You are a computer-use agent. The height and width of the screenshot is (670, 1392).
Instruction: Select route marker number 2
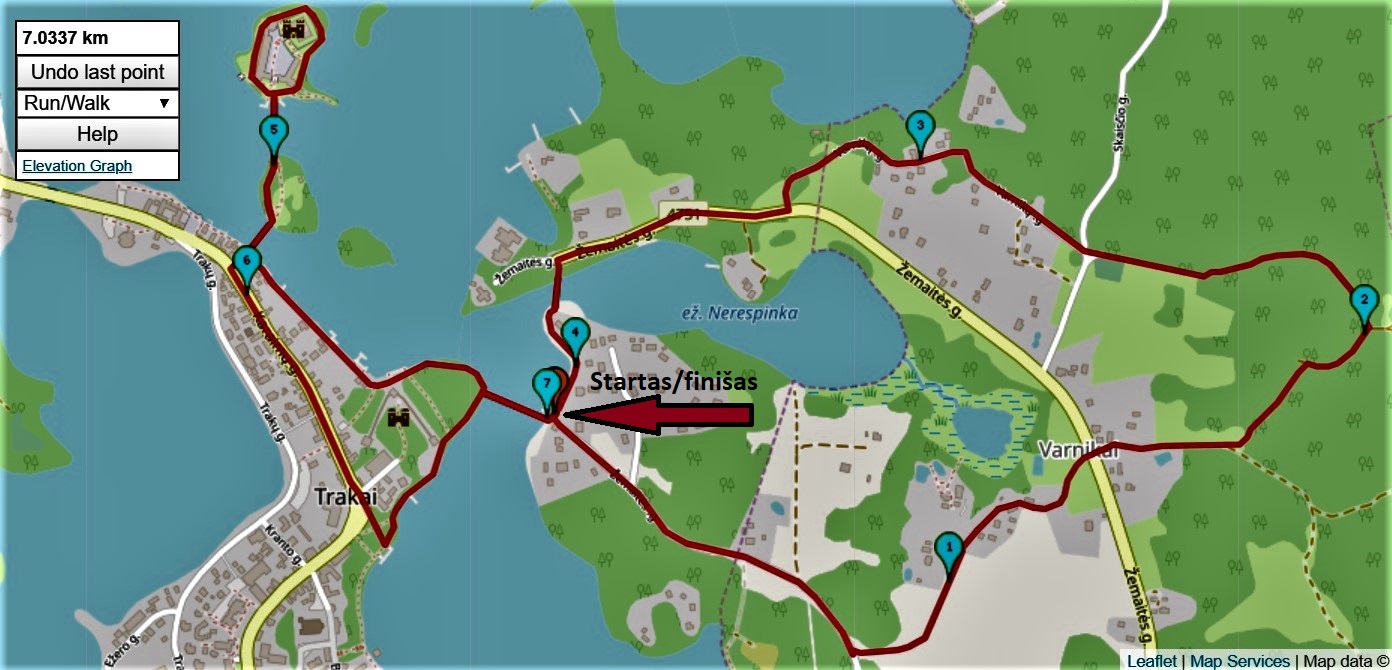click(1361, 300)
